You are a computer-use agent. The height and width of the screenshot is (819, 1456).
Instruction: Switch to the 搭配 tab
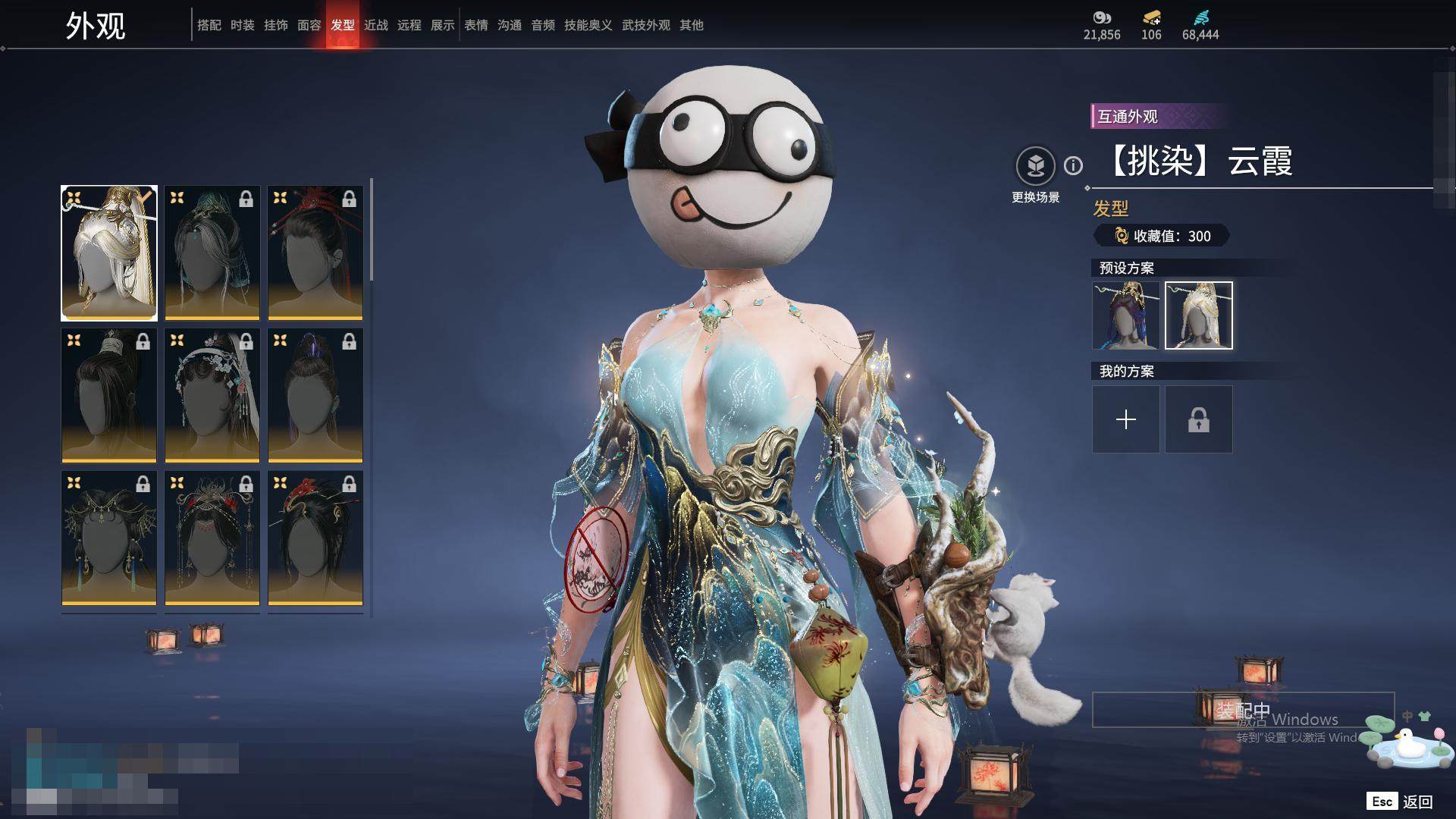[x=209, y=25]
